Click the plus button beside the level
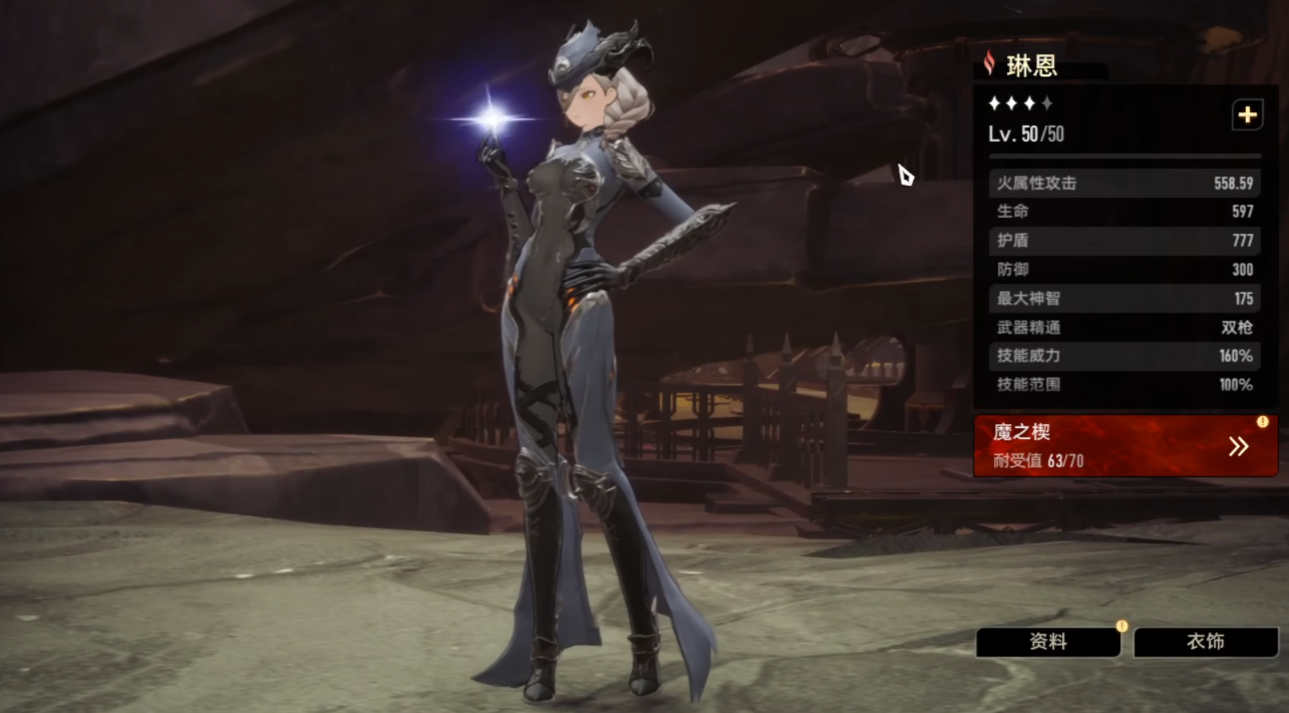 pos(1247,115)
